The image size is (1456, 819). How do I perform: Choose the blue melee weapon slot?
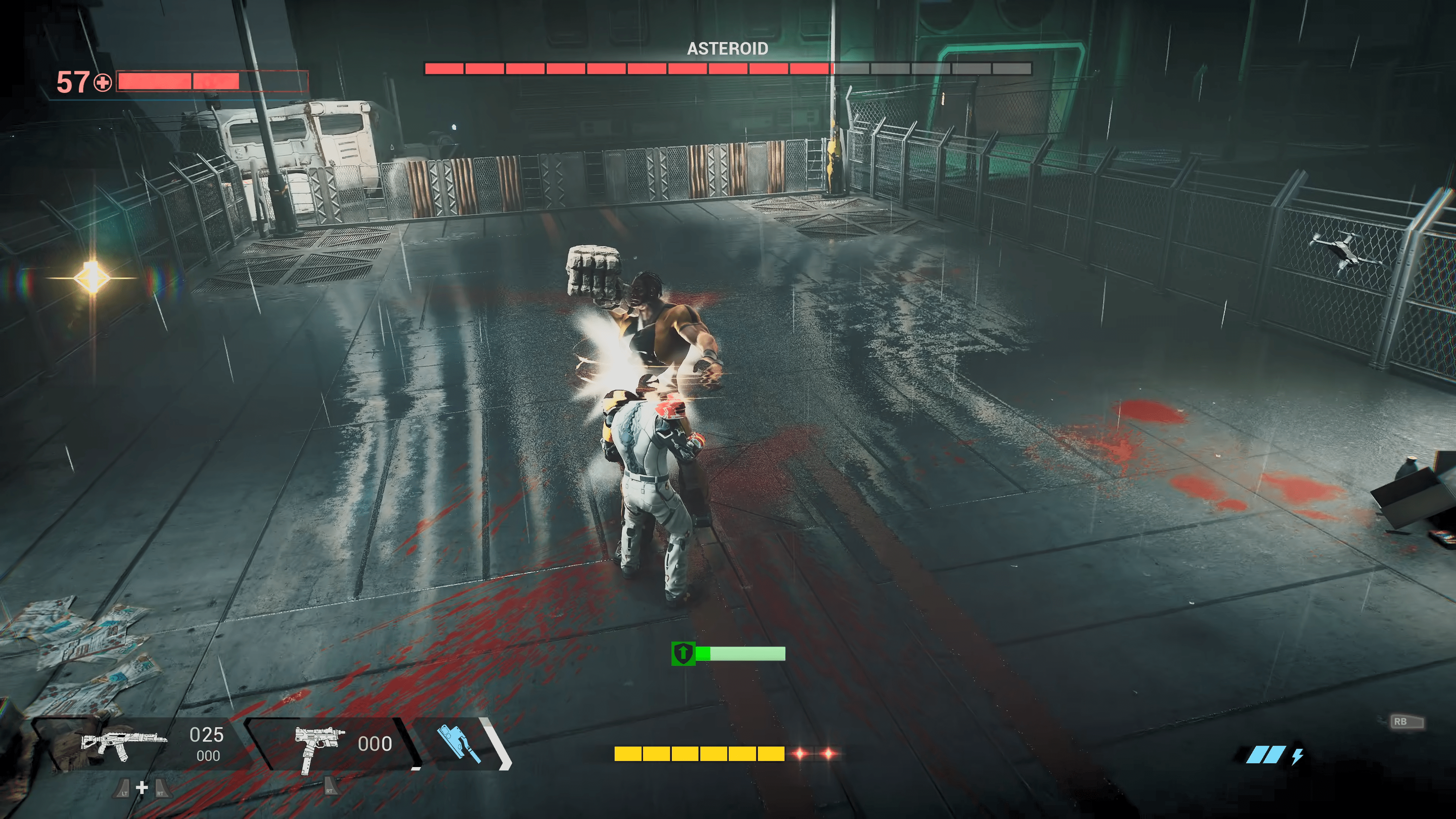coord(458,743)
